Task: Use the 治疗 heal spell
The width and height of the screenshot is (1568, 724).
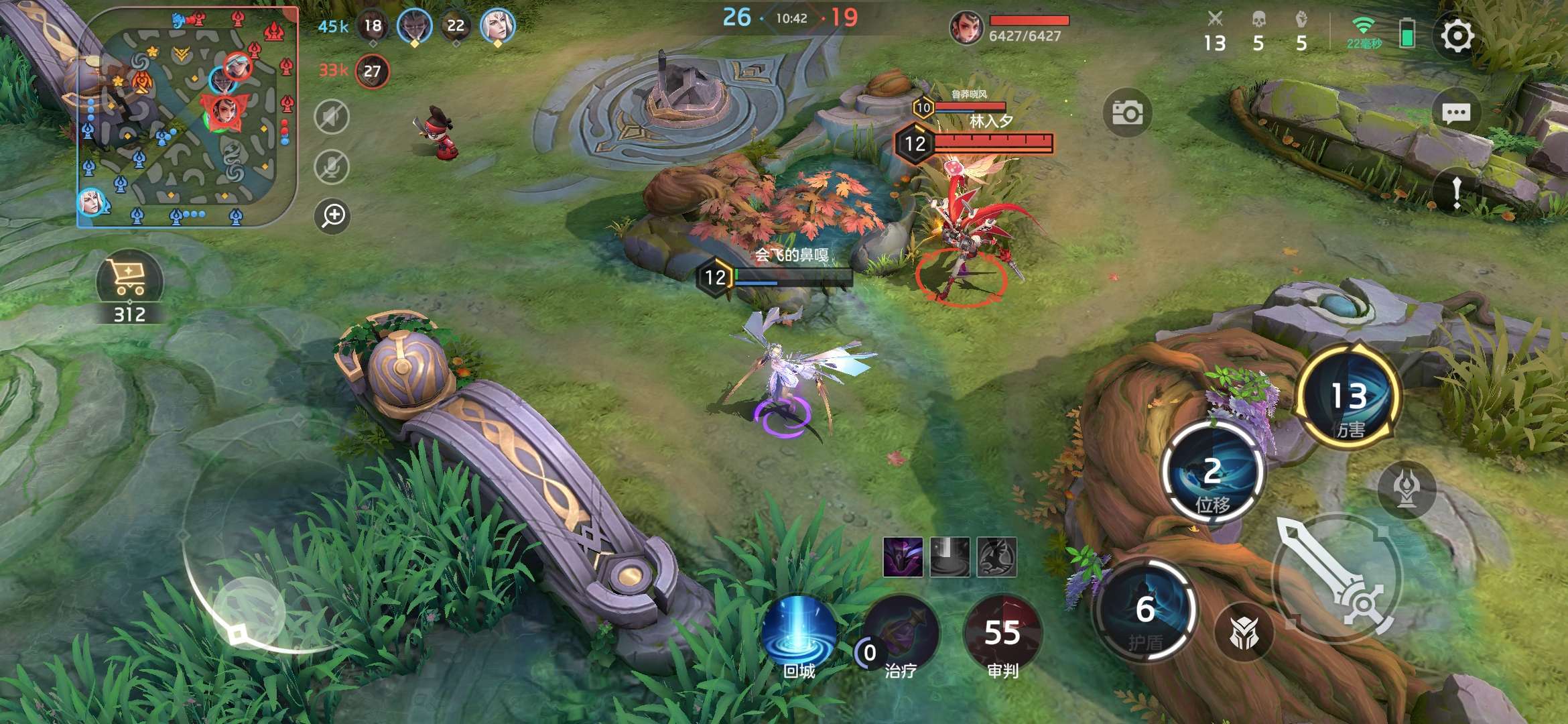Action: point(901,633)
